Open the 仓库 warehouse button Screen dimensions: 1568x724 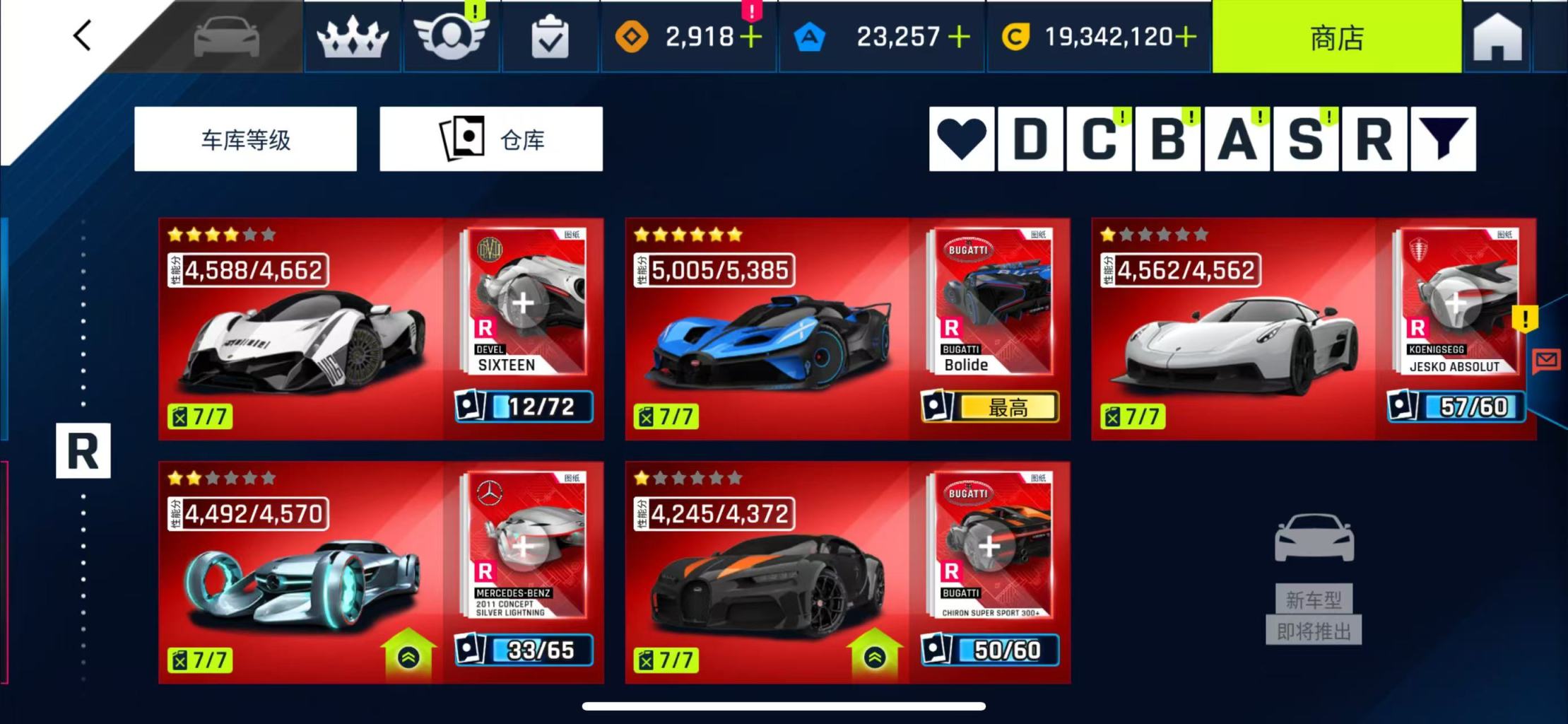[x=491, y=139]
